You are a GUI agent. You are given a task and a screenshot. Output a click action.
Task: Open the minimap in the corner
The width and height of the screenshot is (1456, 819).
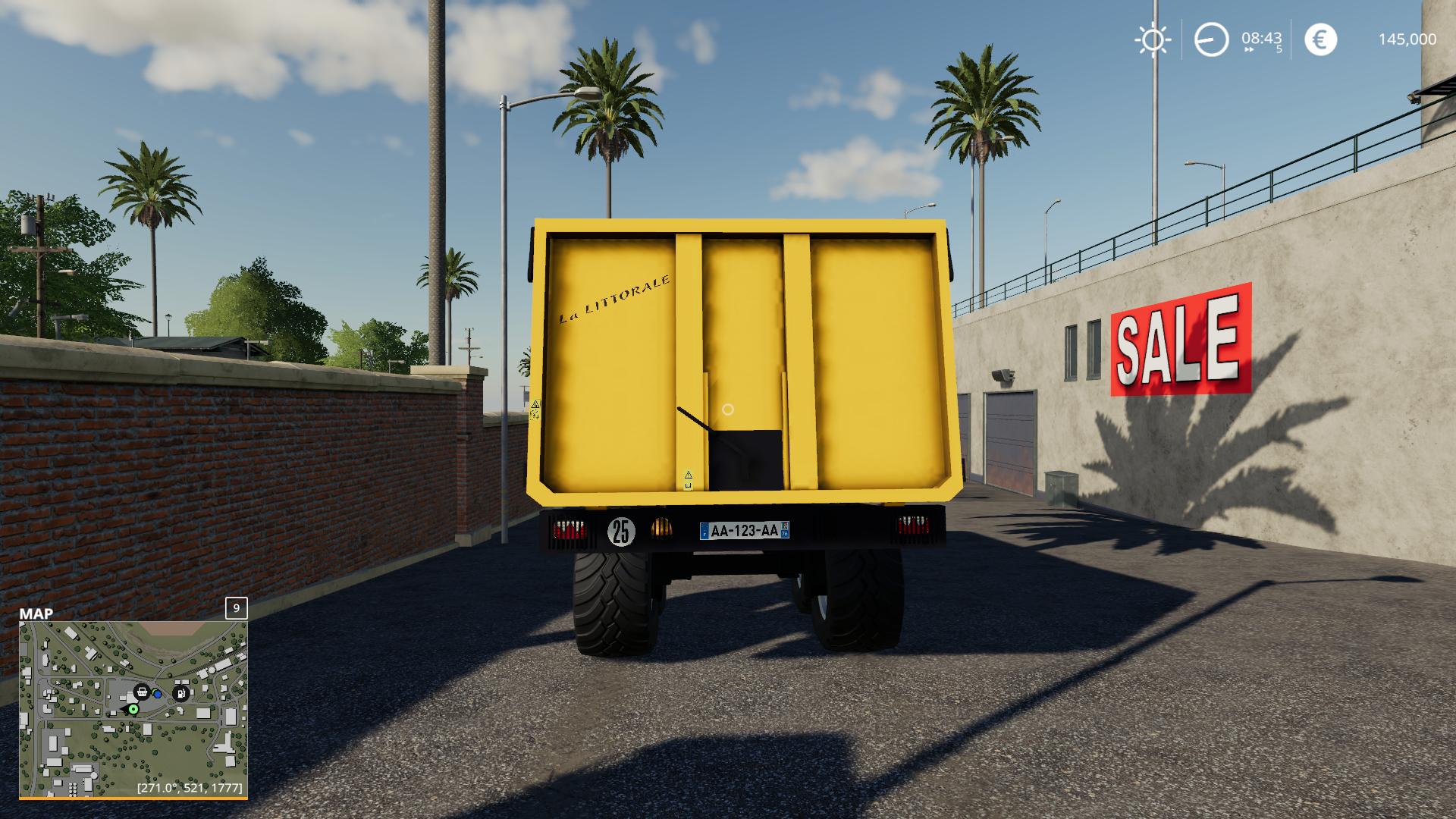pos(133,709)
